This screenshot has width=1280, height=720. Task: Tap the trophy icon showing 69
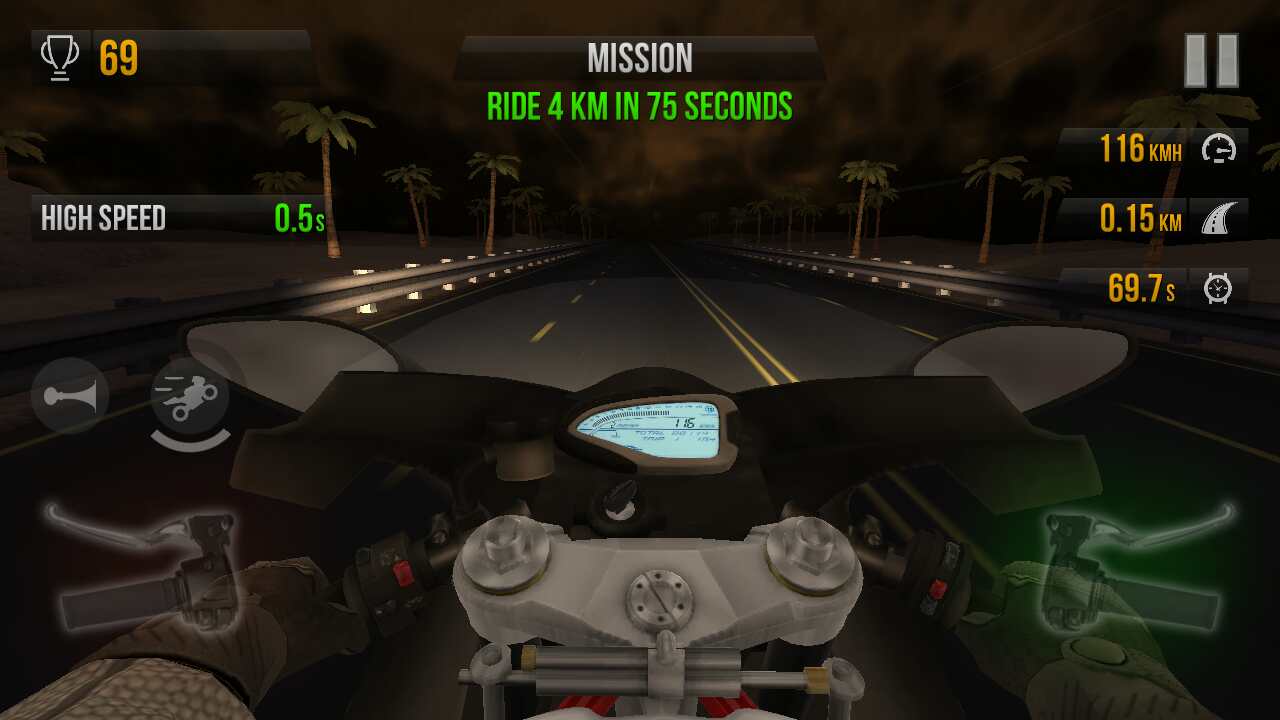pos(60,57)
